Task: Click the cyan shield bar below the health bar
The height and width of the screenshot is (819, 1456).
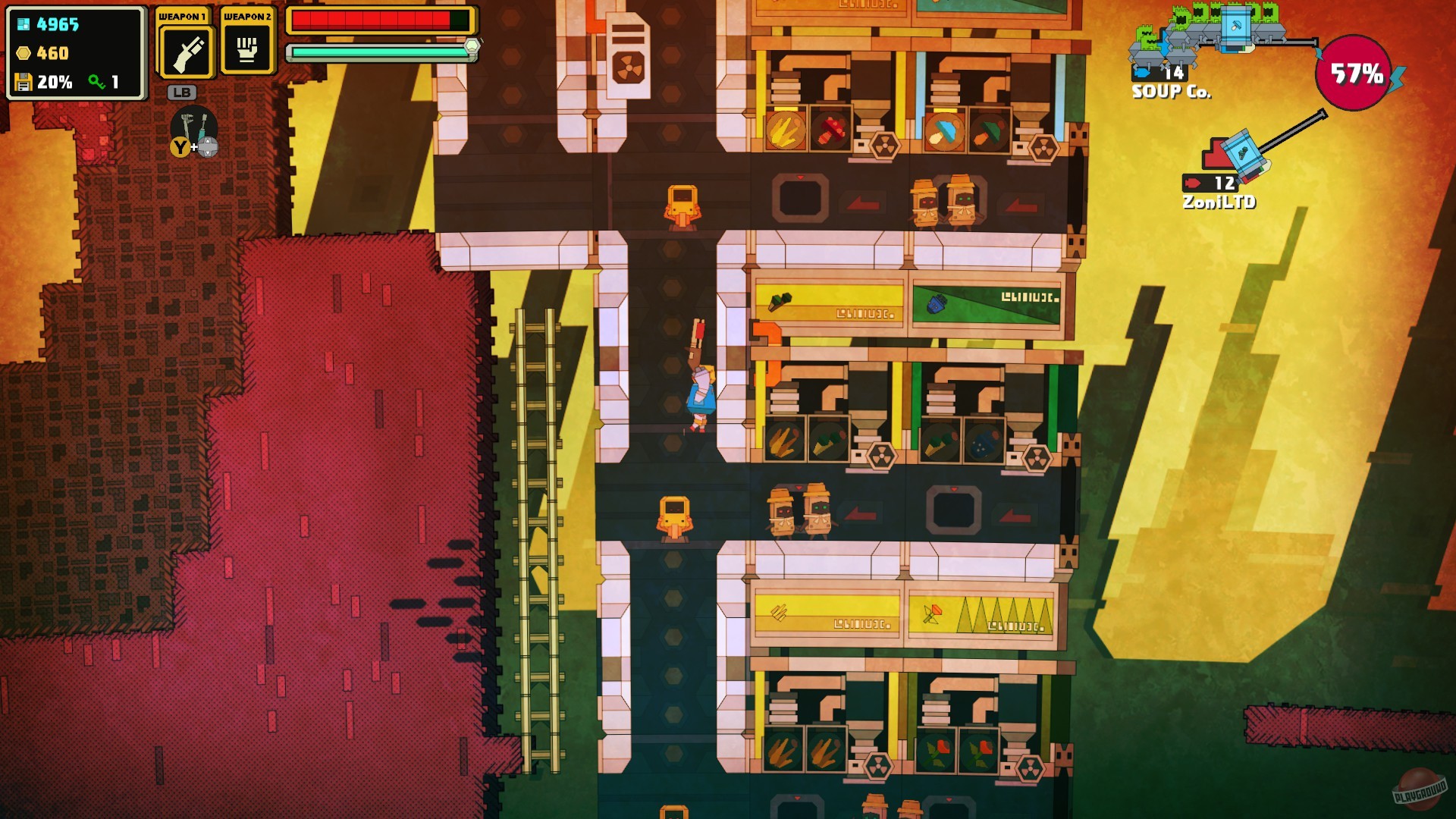Action: pyautogui.click(x=379, y=51)
